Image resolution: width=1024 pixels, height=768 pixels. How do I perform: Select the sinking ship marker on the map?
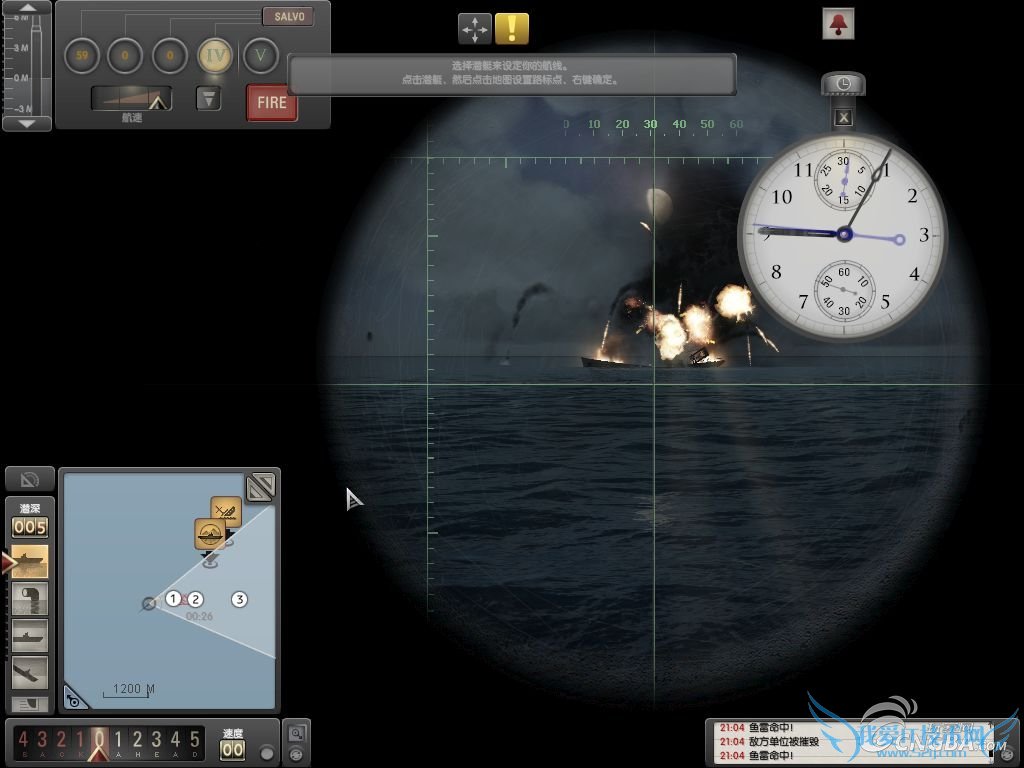click(x=226, y=511)
